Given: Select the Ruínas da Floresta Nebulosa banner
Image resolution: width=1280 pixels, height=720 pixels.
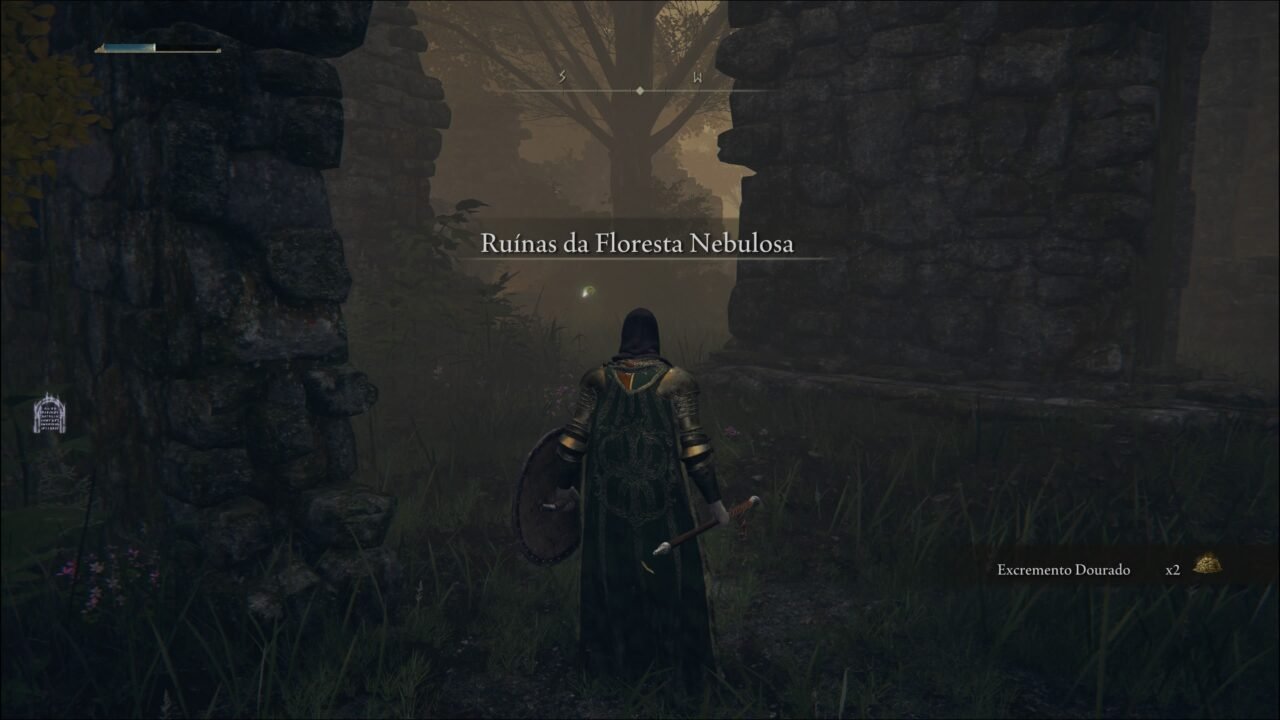Looking at the screenshot, I should tap(640, 242).
